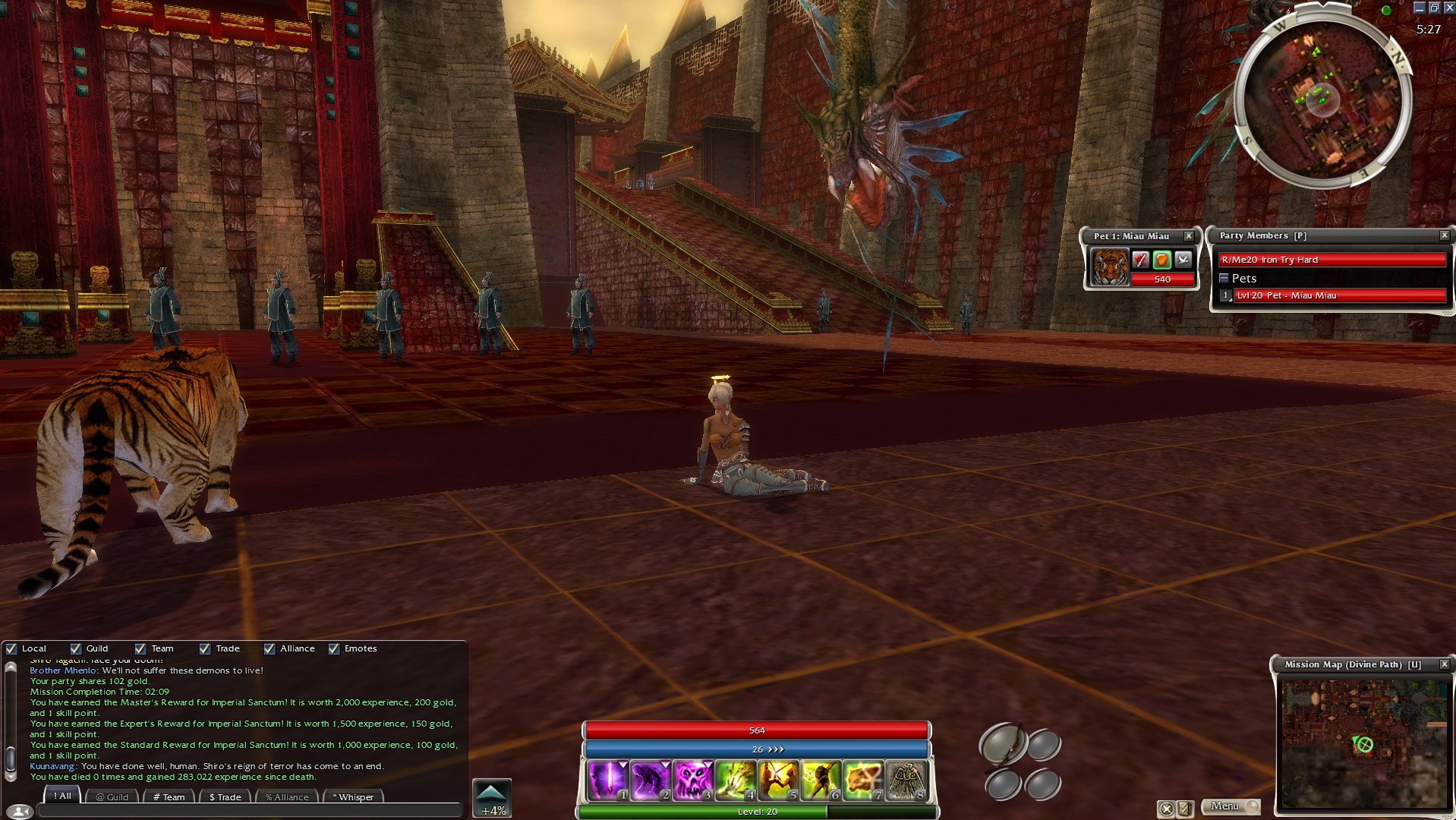Cast the purple sword skill in slot 1
The image size is (1456, 820).
[607, 780]
